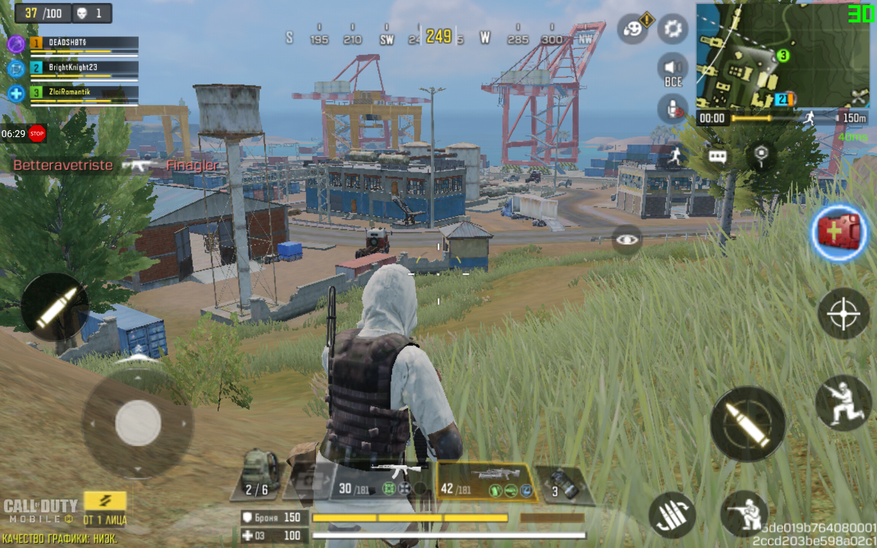
Task: Toggle the free-look eye button
Action: pos(627,239)
